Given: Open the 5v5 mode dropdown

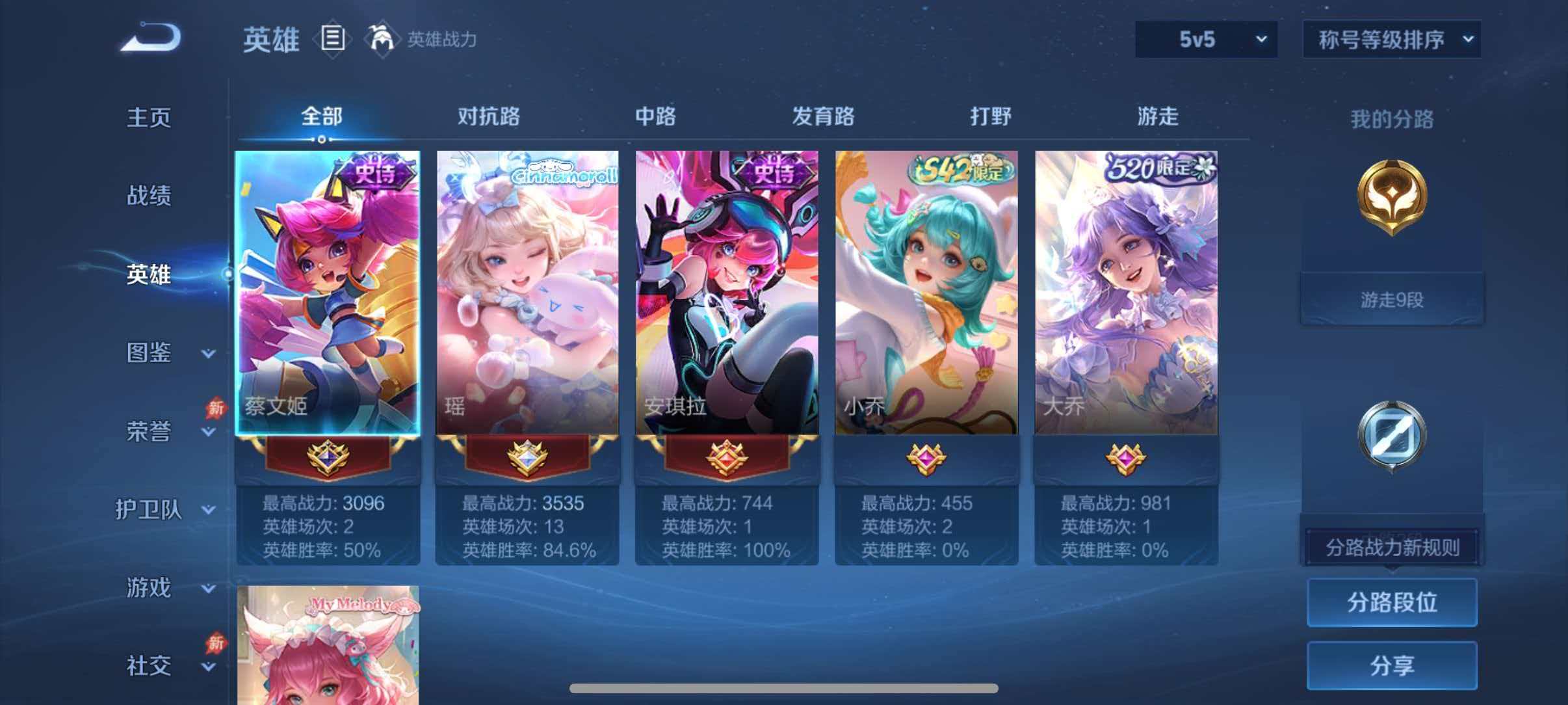Looking at the screenshot, I should (x=1206, y=39).
